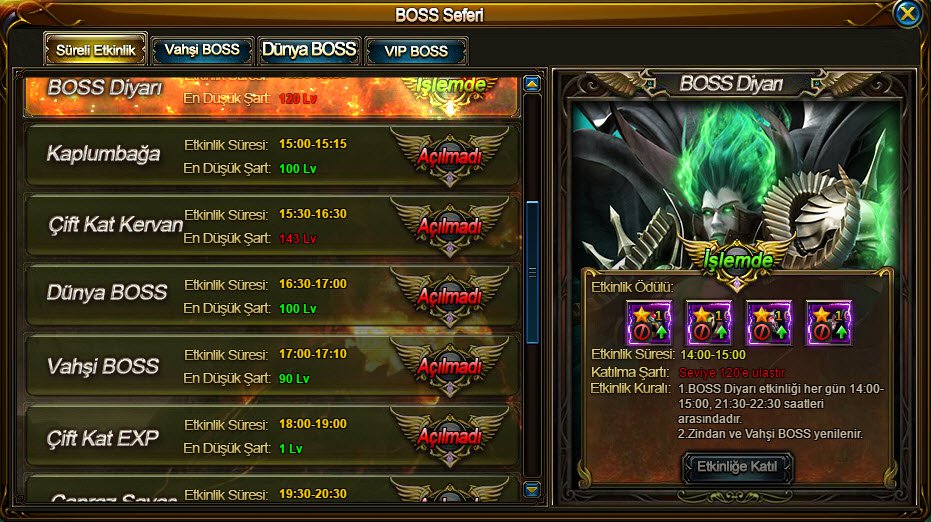The height and width of the screenshot is (522, 931).
Task: Select the Dünya BOSS tab
Action: pyautogui.click(x=309, y=49)
